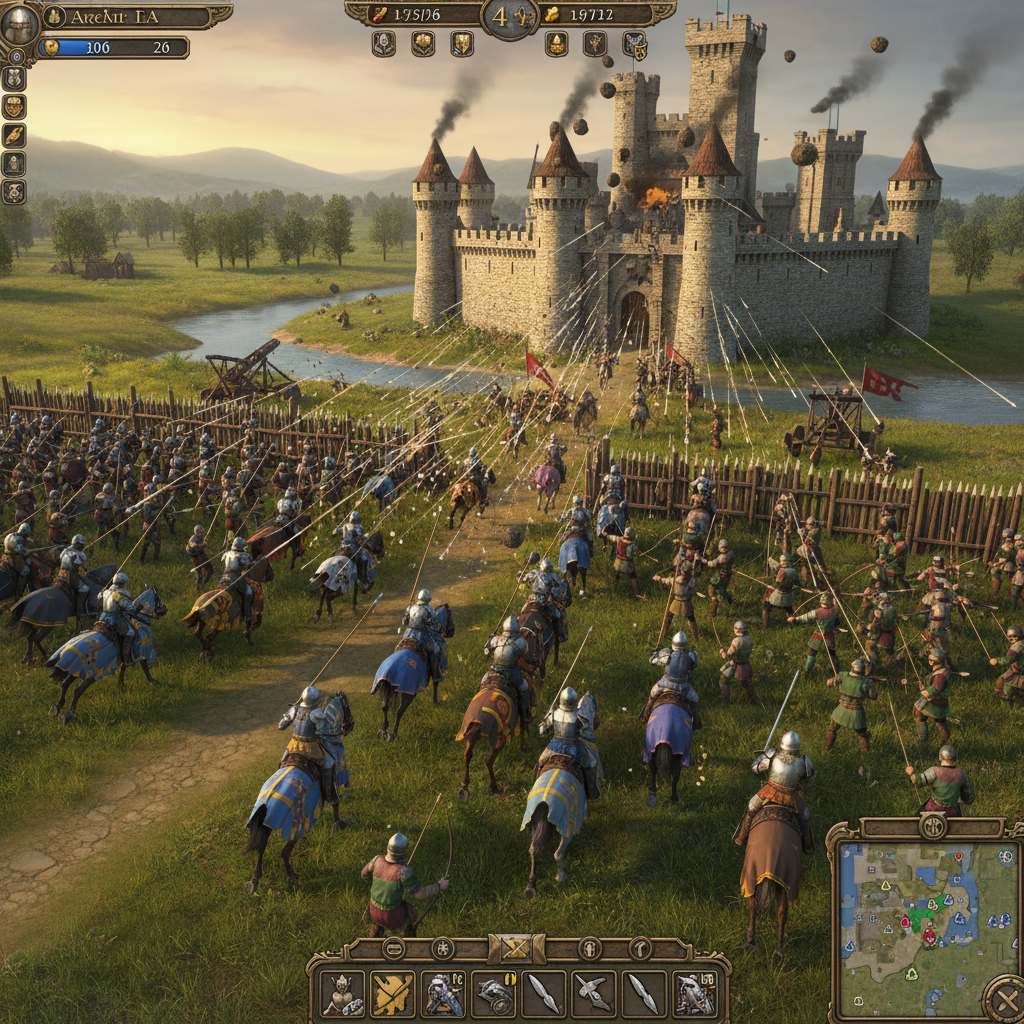Select the crossbow unit command slot
The height and width of the screenshot is (1024, 1024).
pos(594,993)
